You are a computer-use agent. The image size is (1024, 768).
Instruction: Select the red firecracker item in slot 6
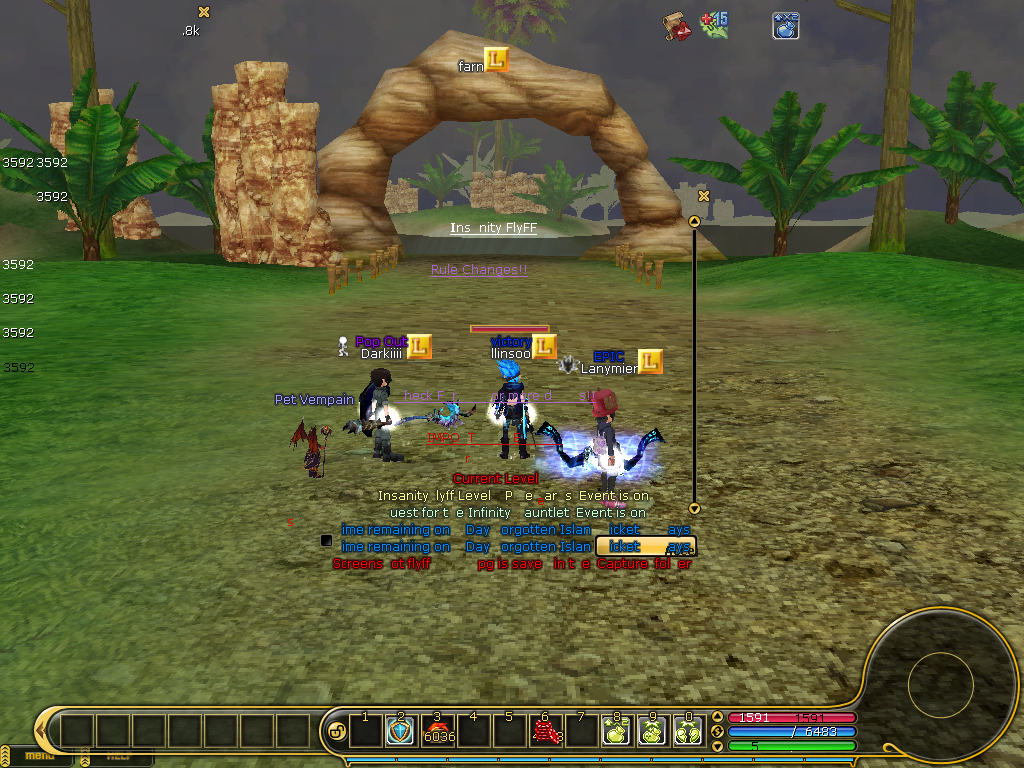[546, 732]
